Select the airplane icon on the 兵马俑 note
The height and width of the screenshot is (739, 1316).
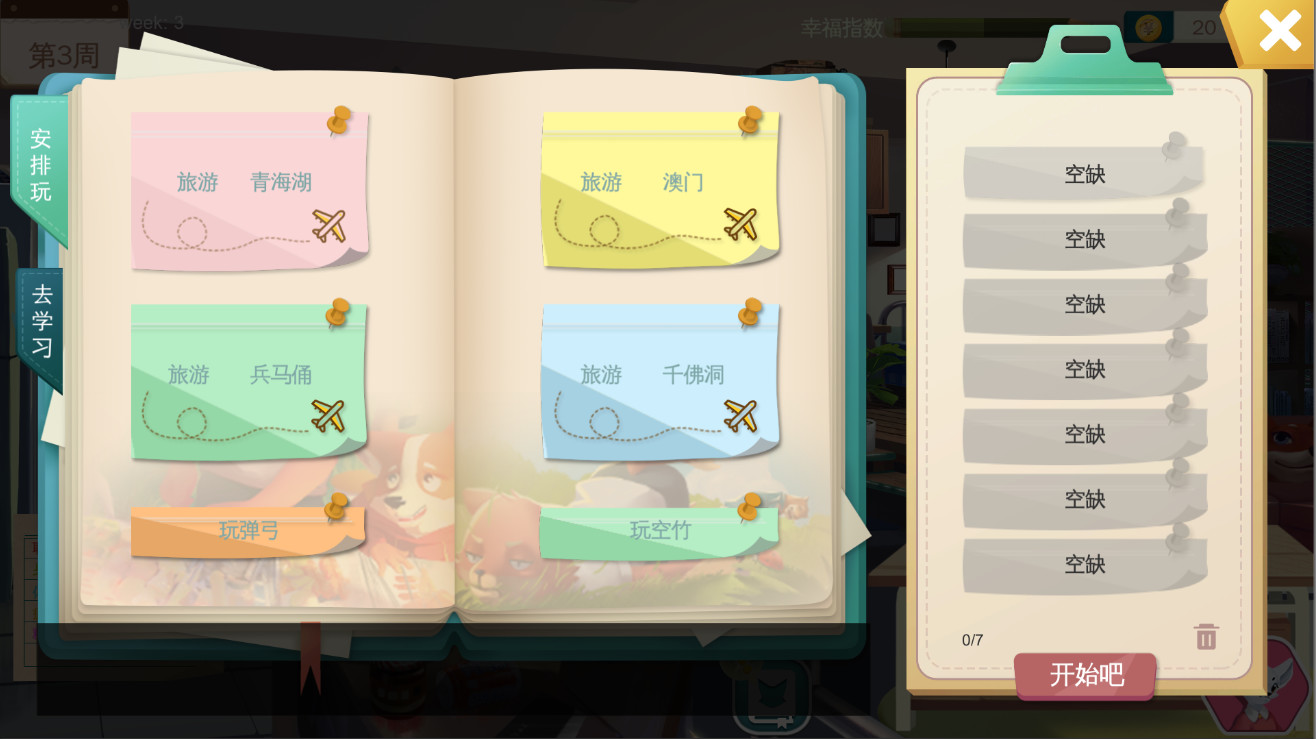click(x=327, y=415)
